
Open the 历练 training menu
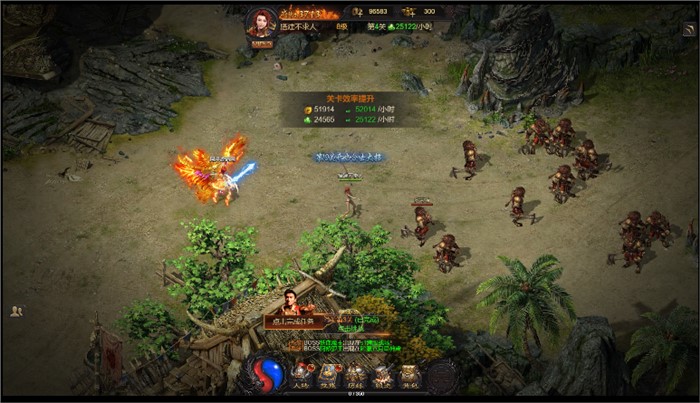[356, 376]
